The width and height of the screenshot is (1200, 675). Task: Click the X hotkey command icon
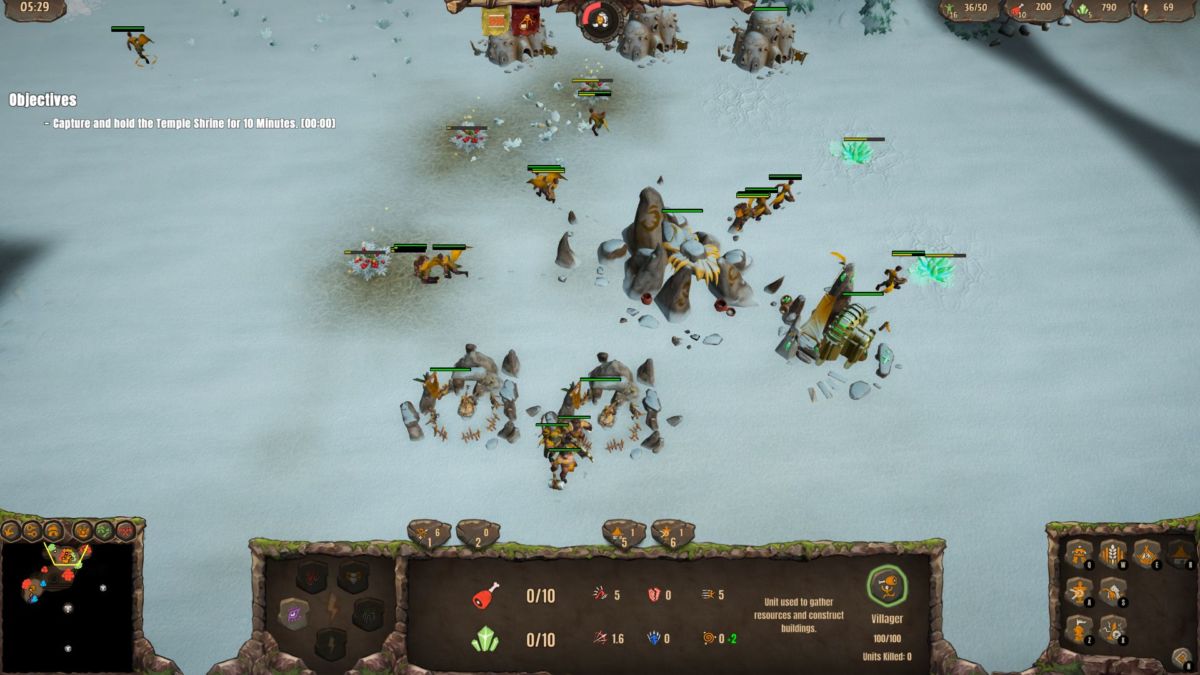[1112, 629]
